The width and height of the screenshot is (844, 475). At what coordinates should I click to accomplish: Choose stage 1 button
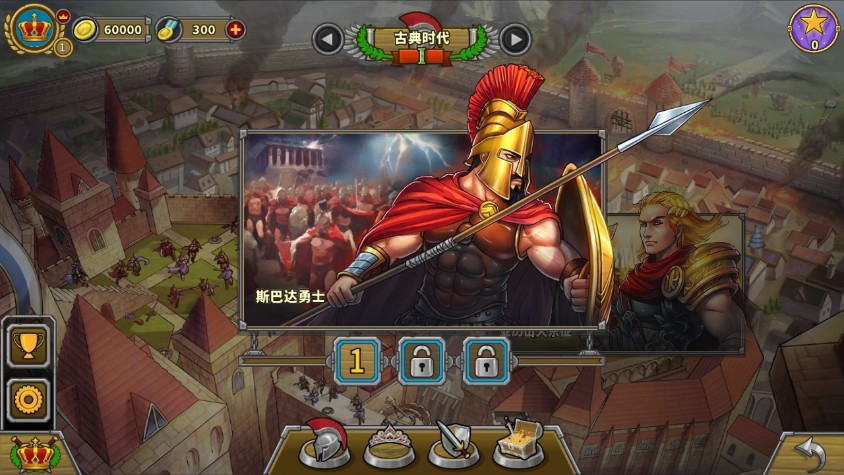pos(357,360)
